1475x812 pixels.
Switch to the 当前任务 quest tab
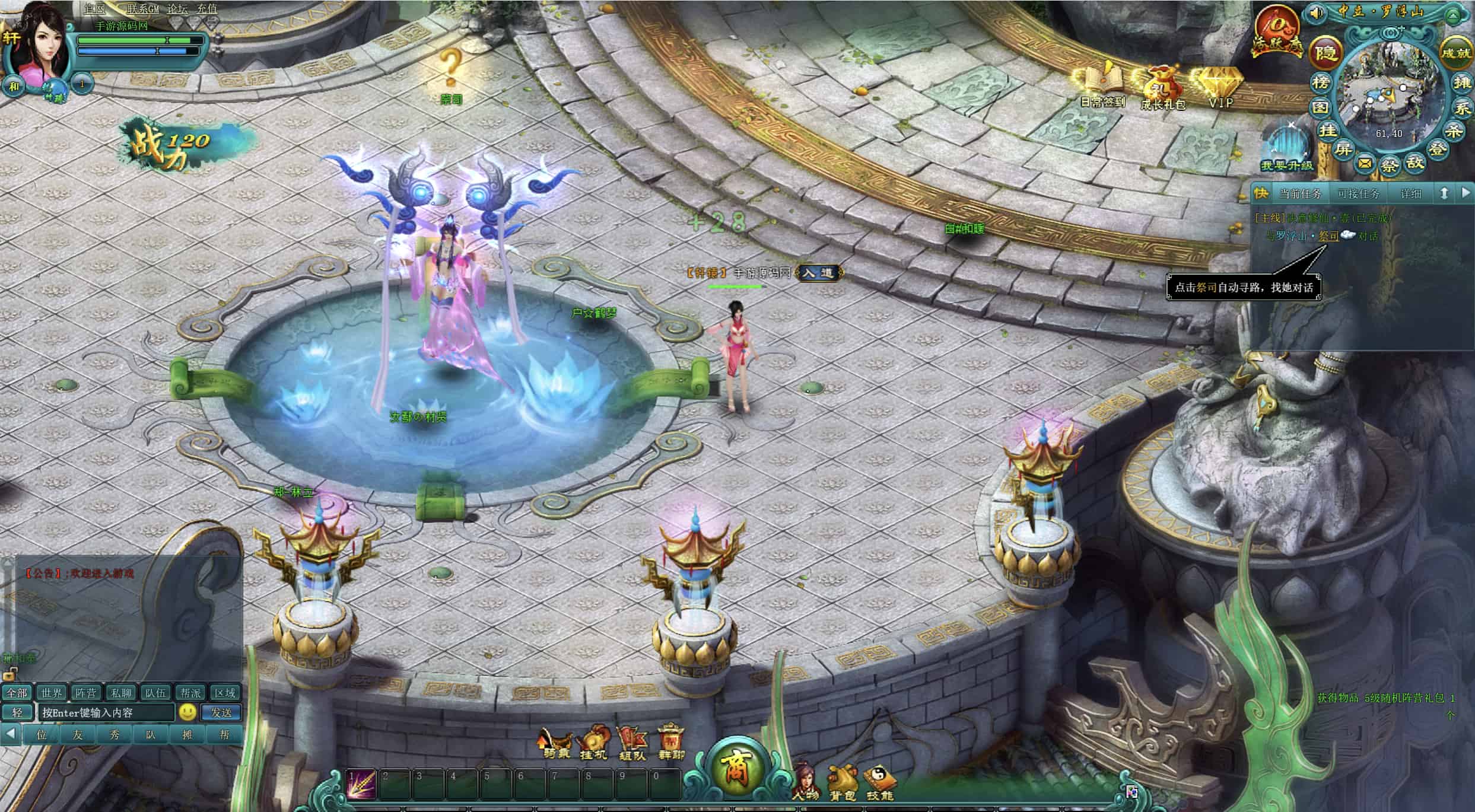pyautogui.click(x=1301, y=194)
